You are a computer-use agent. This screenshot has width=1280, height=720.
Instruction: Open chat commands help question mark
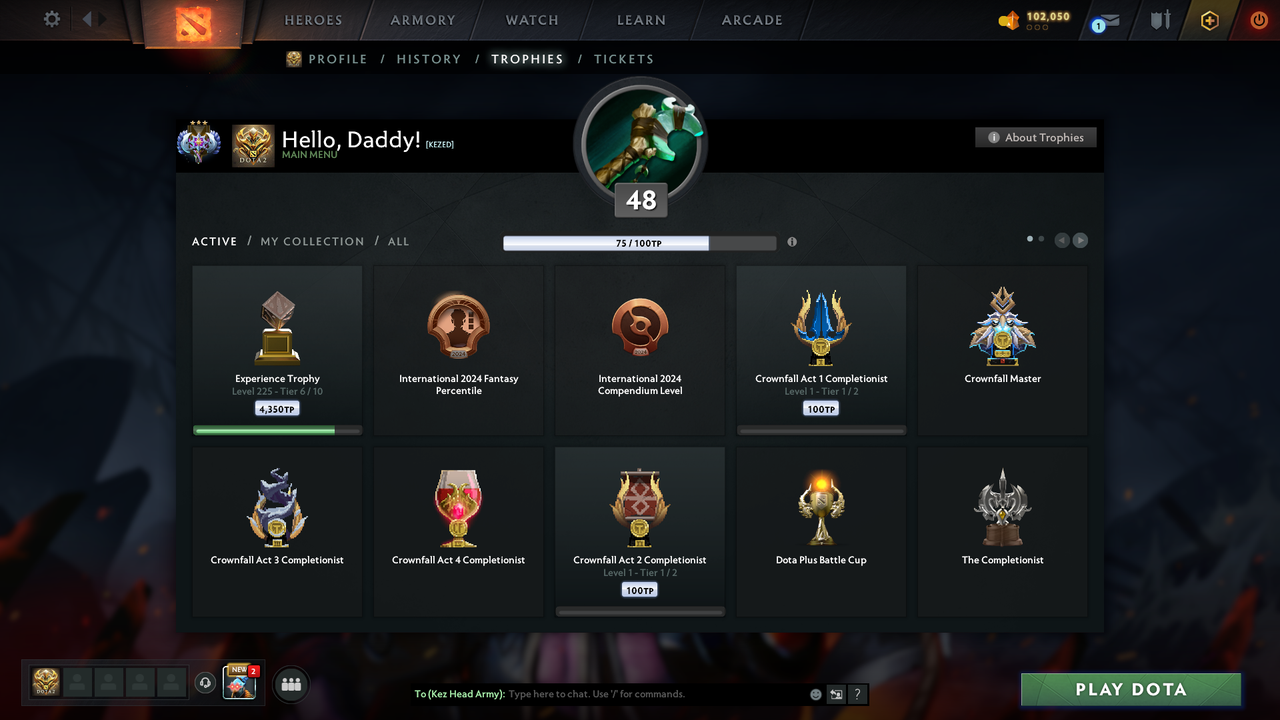[x=857, y=694]
